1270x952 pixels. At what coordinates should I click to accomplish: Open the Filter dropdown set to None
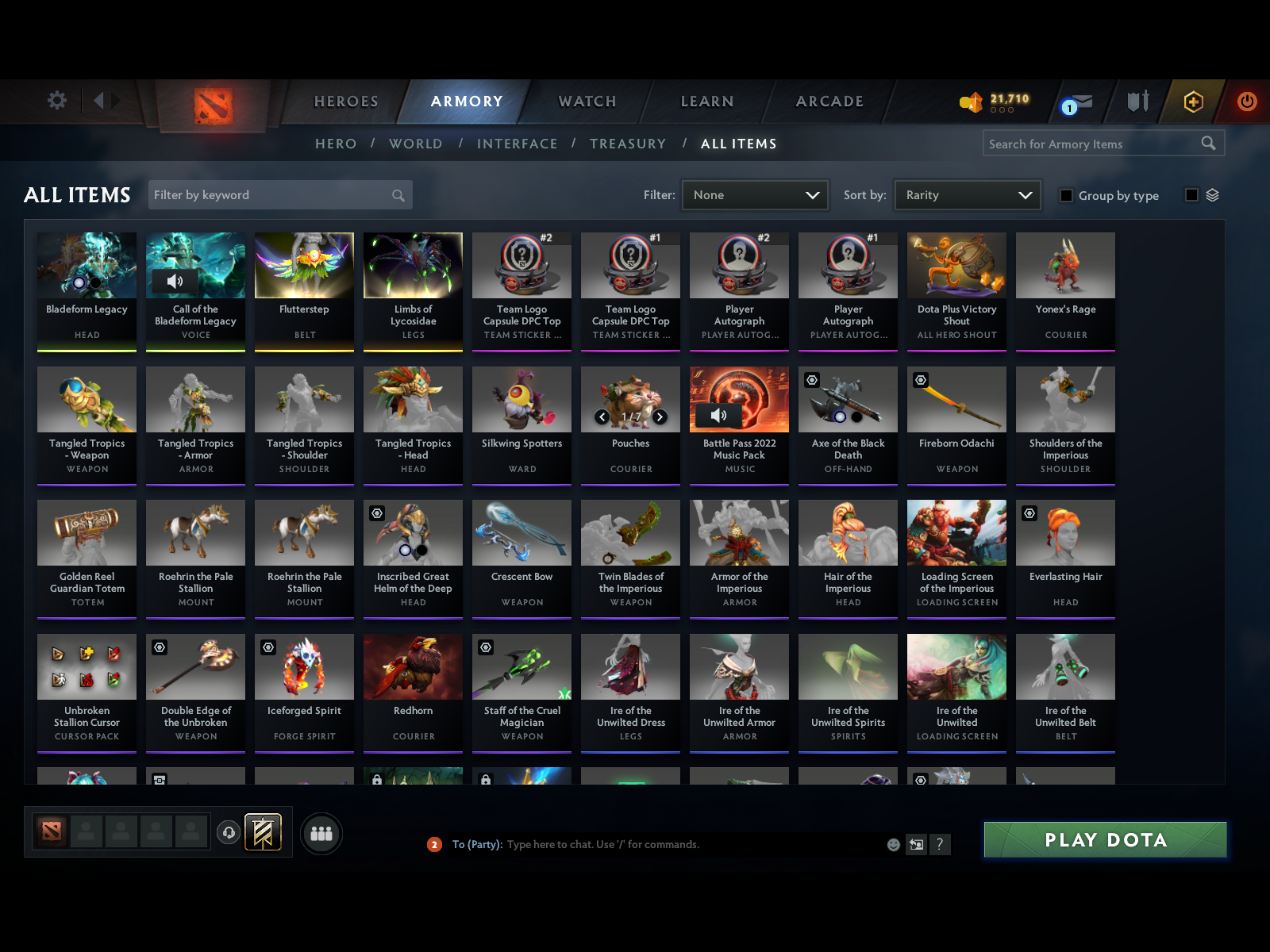[x=754, y=194]
